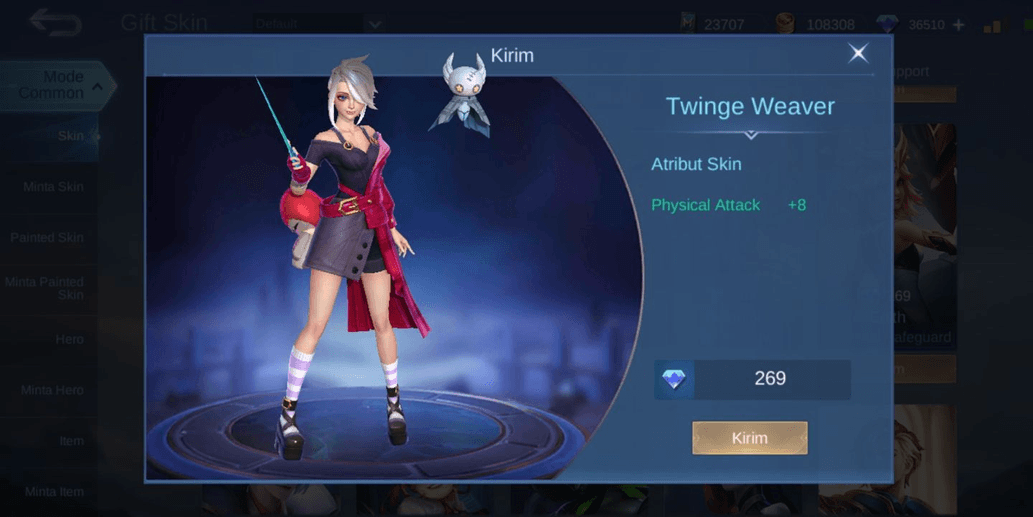The height and width of the screenshot is (517, 1033).
Task: Choose the Minta Painted Skin tab
Action: [46, 288]
